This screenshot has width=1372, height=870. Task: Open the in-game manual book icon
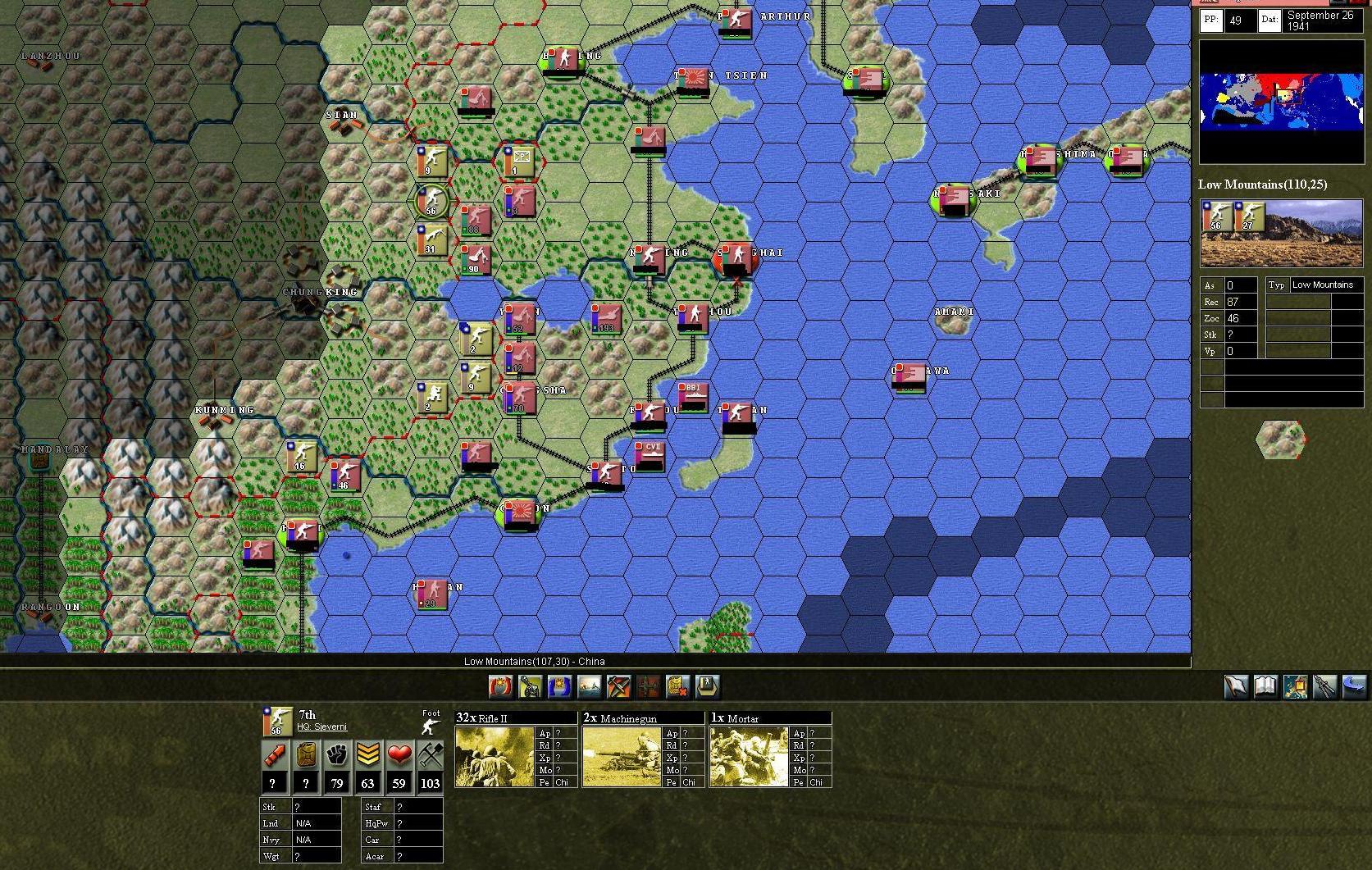coord(1265,687)
